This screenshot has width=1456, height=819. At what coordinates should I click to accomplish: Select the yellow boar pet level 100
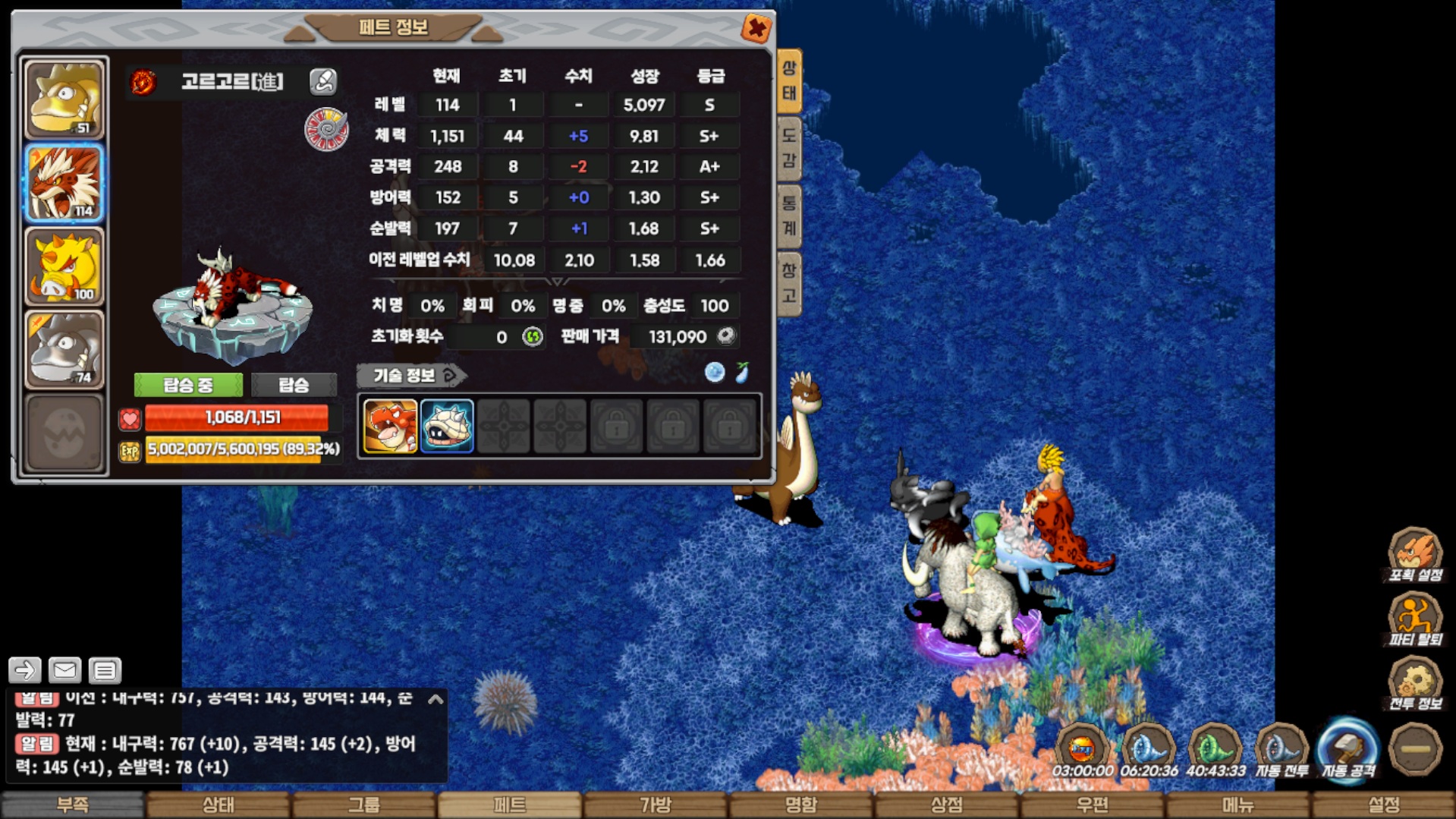click(64, 266)
